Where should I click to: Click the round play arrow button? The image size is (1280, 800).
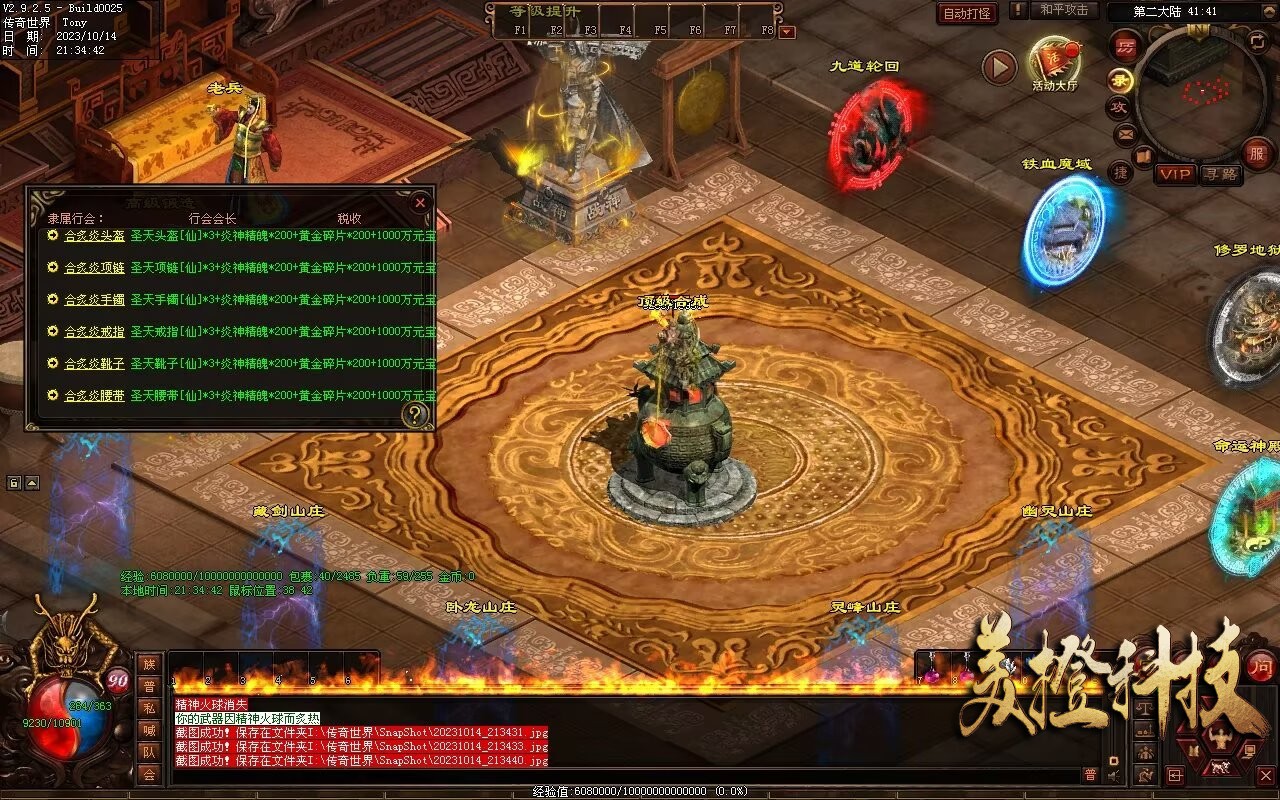pos(998,67)
